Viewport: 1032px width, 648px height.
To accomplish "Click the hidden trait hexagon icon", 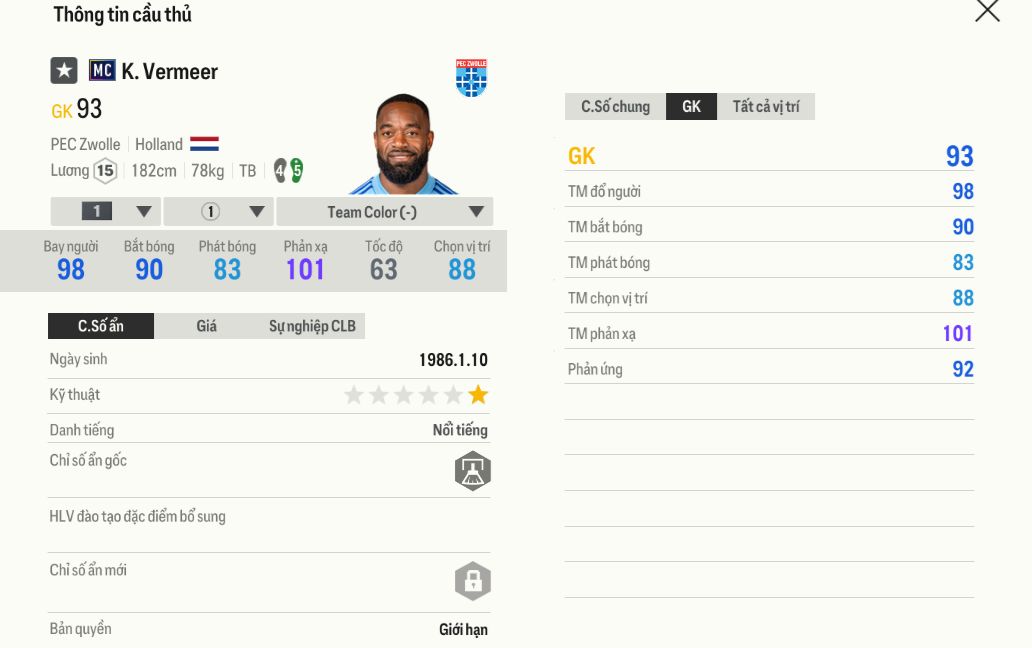I will click(x=473, y=470).
